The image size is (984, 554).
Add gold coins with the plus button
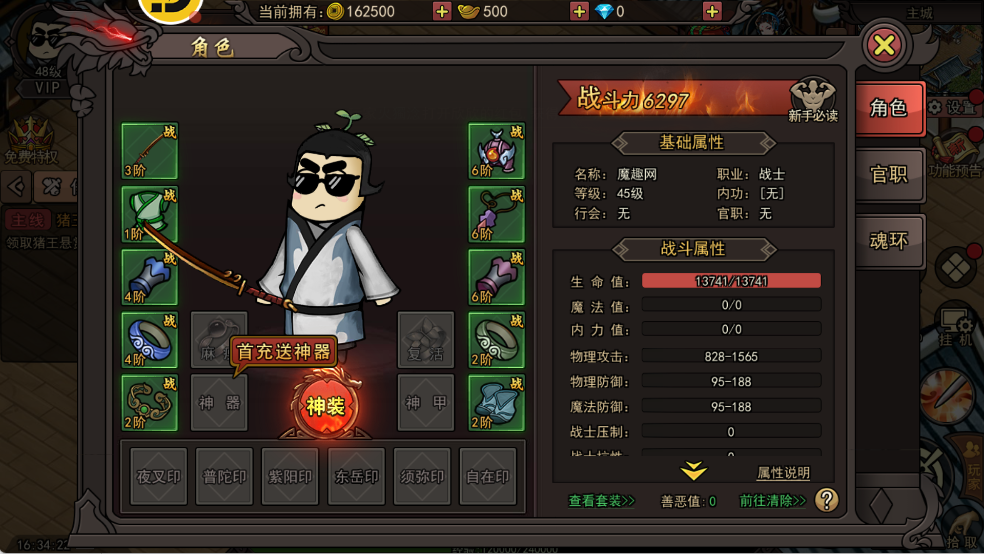[x=442, y=12]
